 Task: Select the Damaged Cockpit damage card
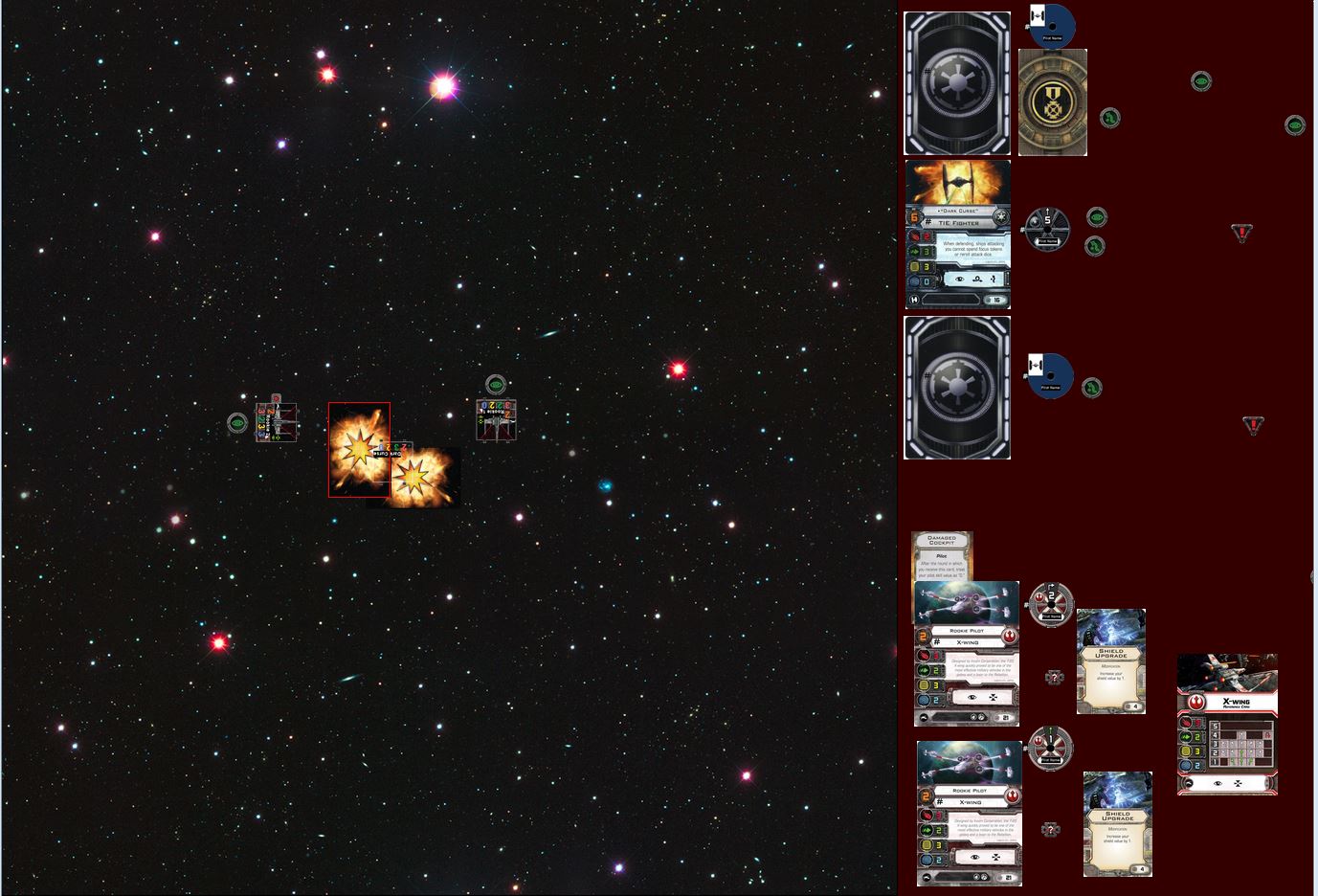tap(942, 555)
